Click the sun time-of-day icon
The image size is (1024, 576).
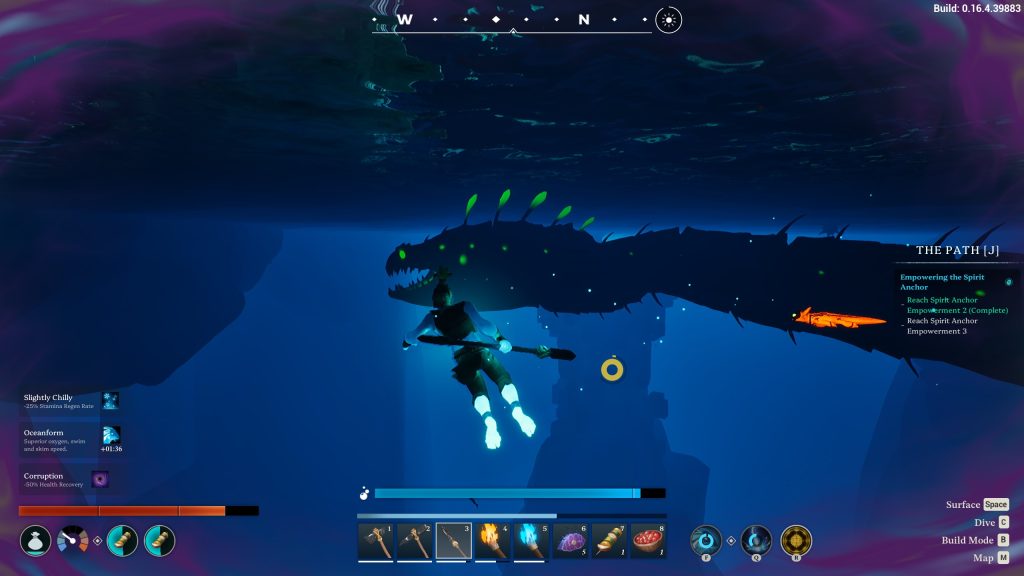click(669, 19)
